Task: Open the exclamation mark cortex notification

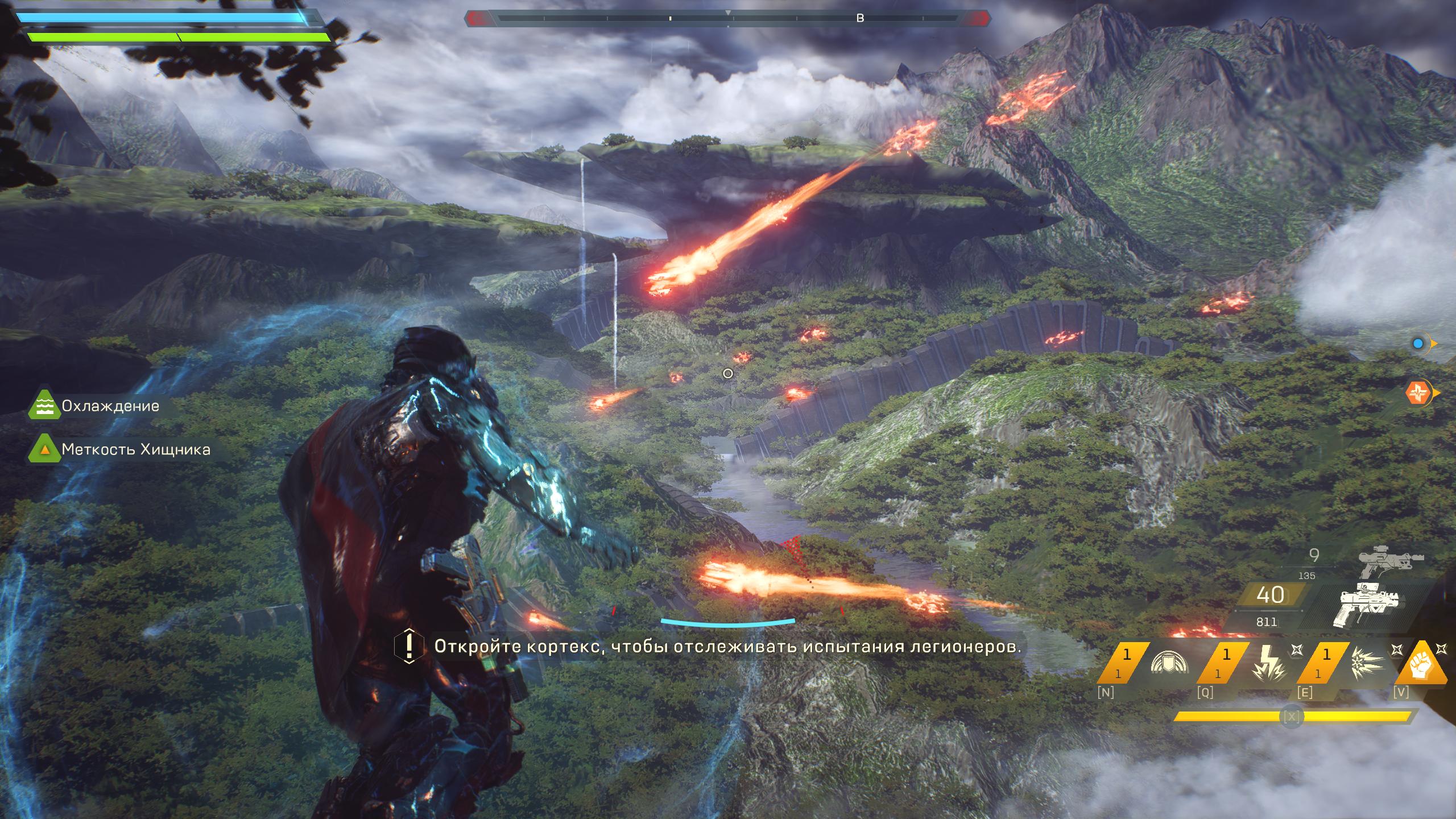Action: coord(408,646)
